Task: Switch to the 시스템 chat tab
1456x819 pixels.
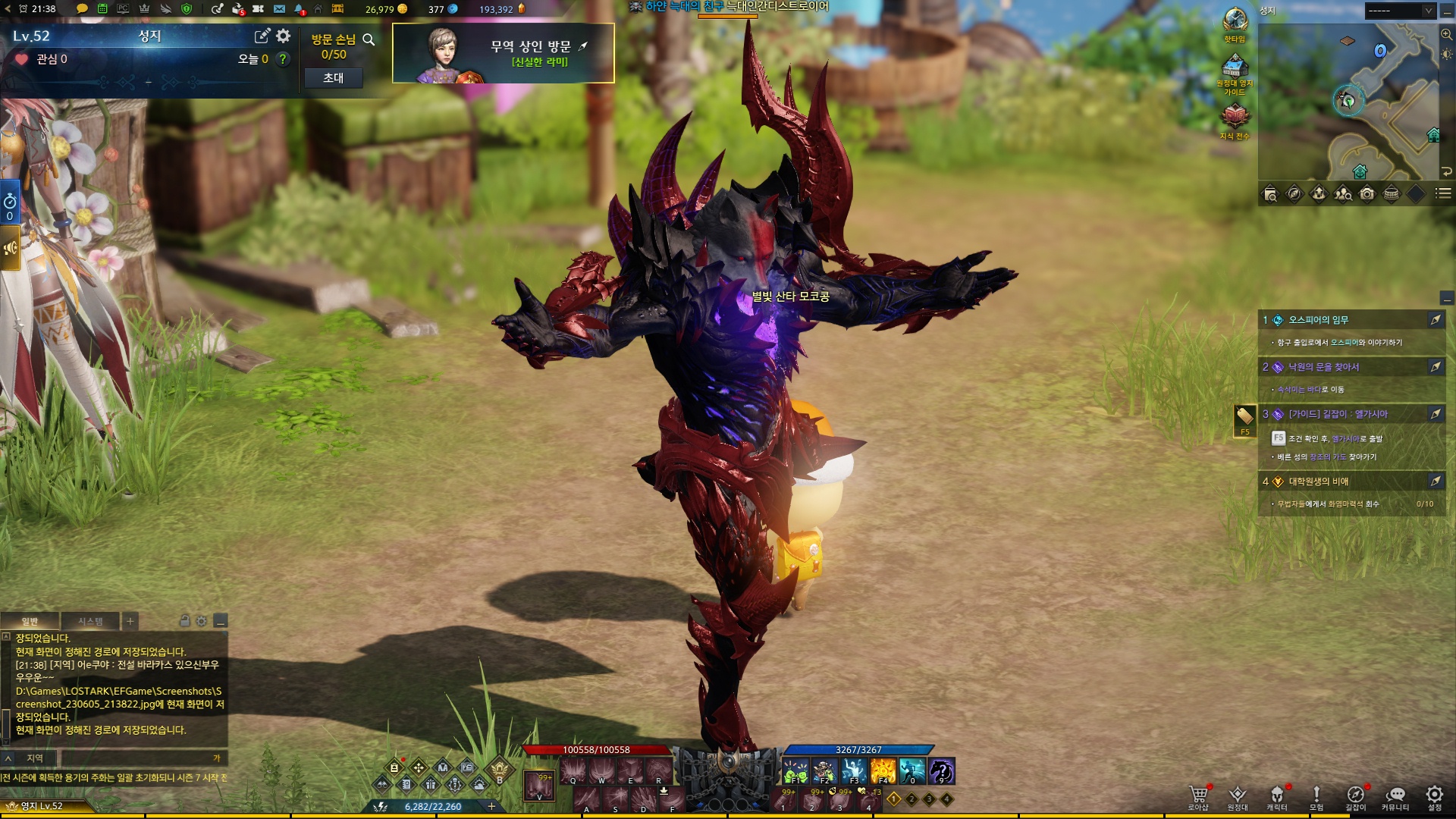Action: (x=90, y=621)
